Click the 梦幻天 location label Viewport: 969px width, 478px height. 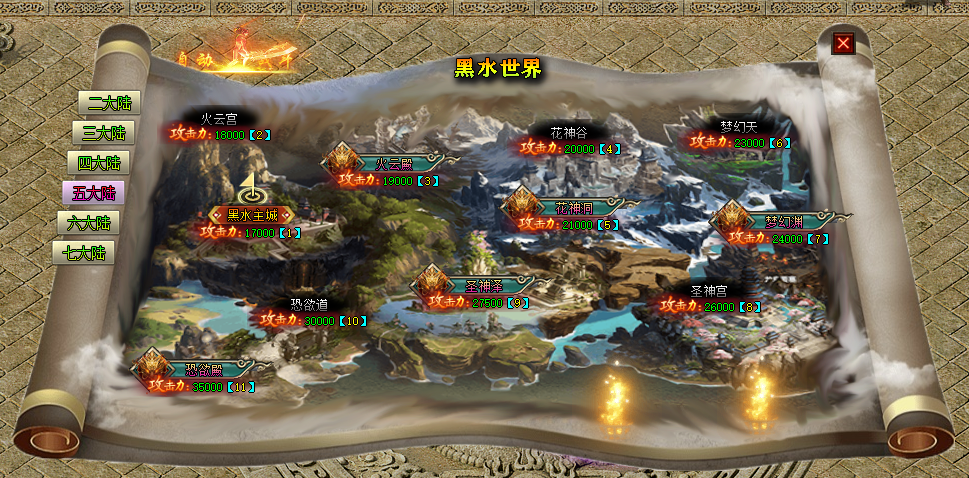tap(739, 126)
